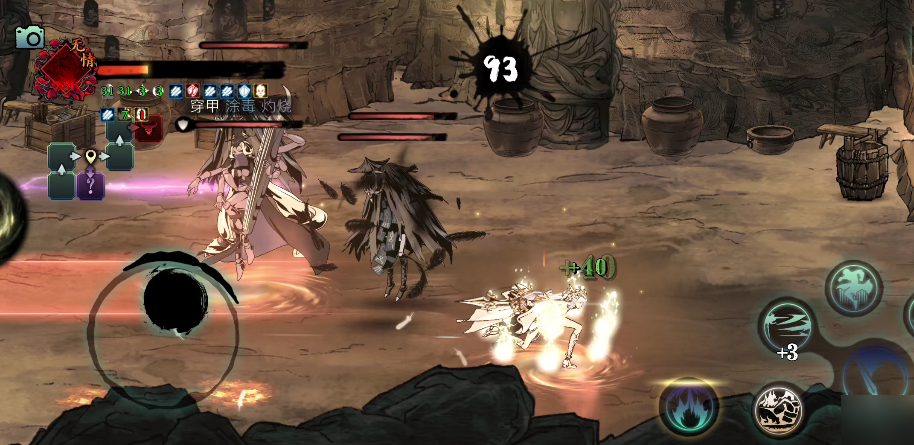The width and height of the screenshot is (914, 445).
Task: Use the white beast-claw skill
Action: [x=778, y=410]
